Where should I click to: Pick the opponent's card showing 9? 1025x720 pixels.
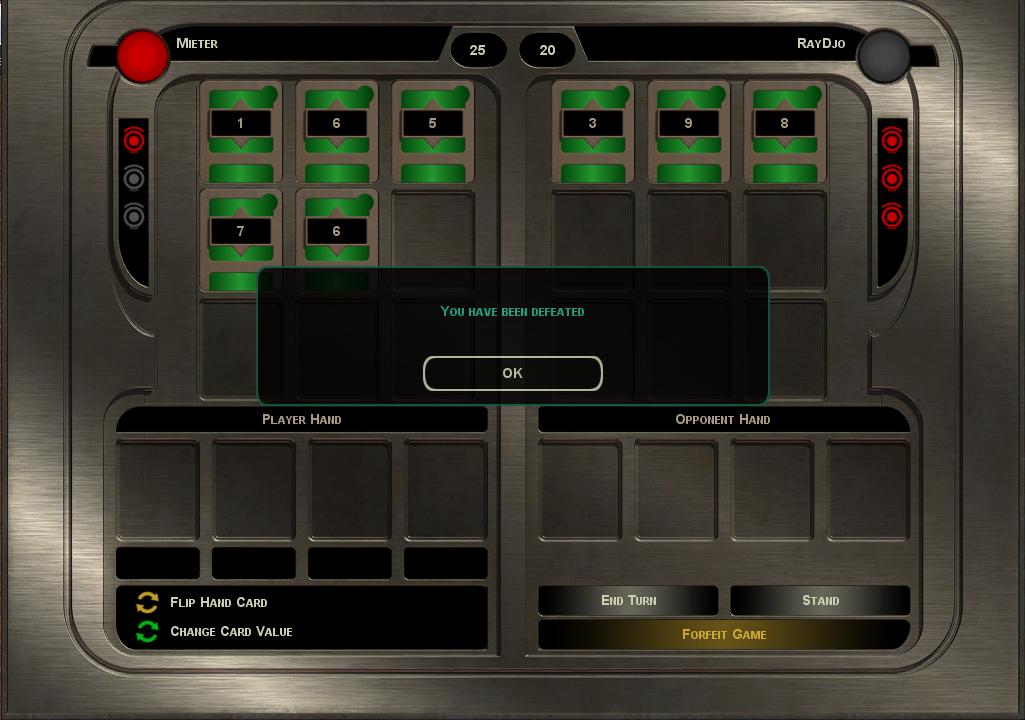click(x=688, y=132)
